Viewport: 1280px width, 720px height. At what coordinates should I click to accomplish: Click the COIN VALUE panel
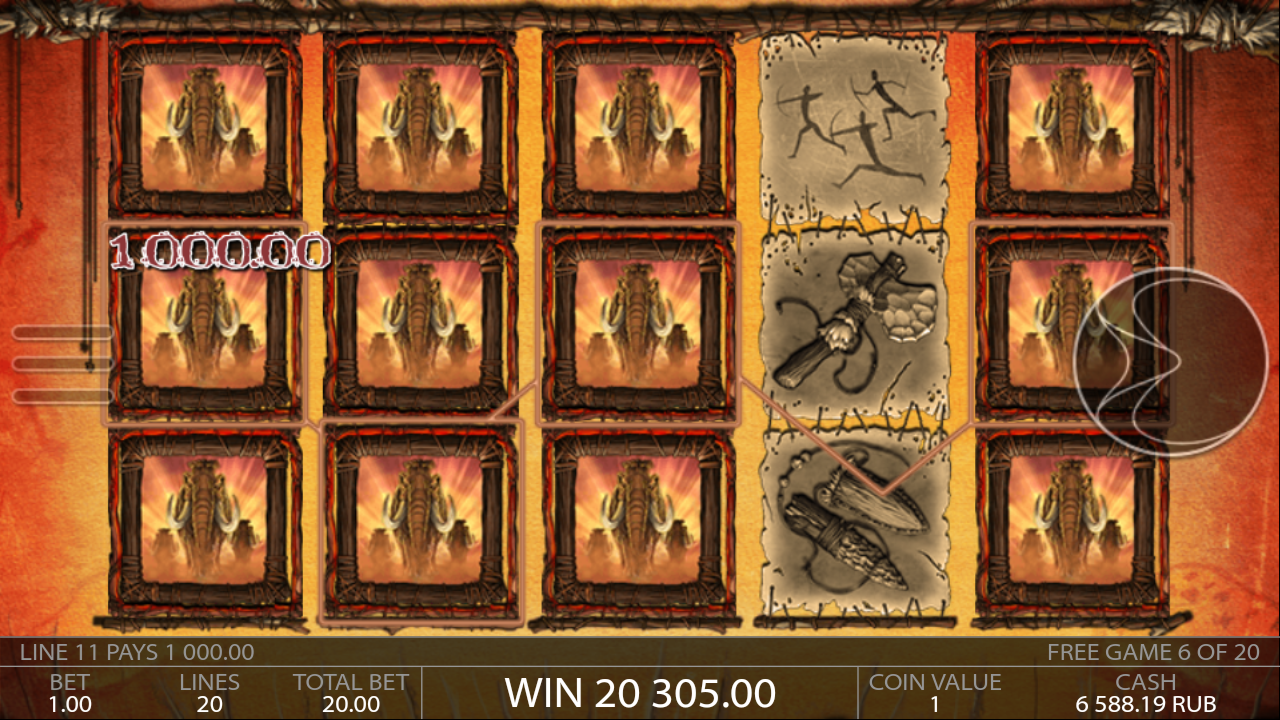tap(934, 692)
